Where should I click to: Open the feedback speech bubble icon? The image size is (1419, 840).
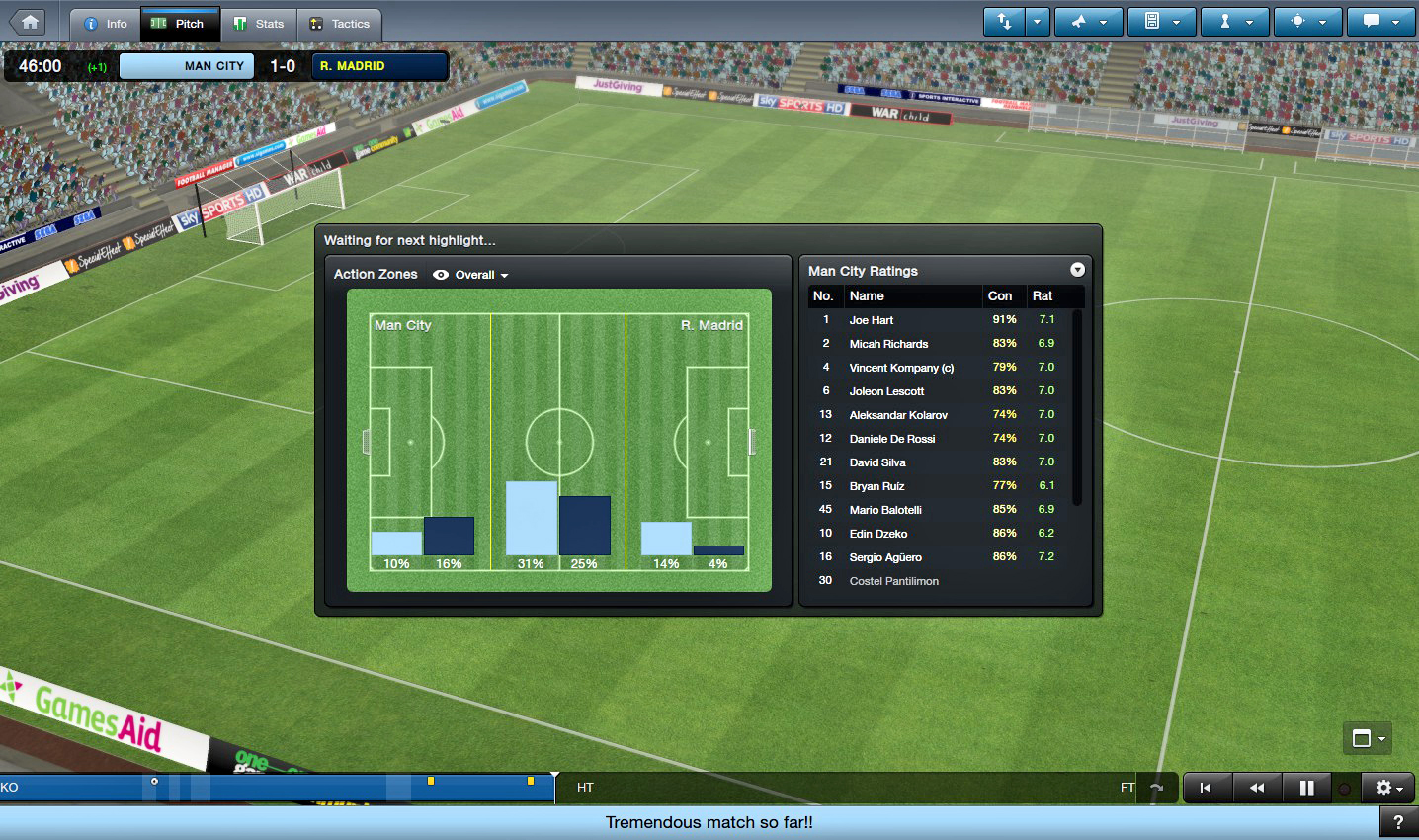coord(1371,21)
